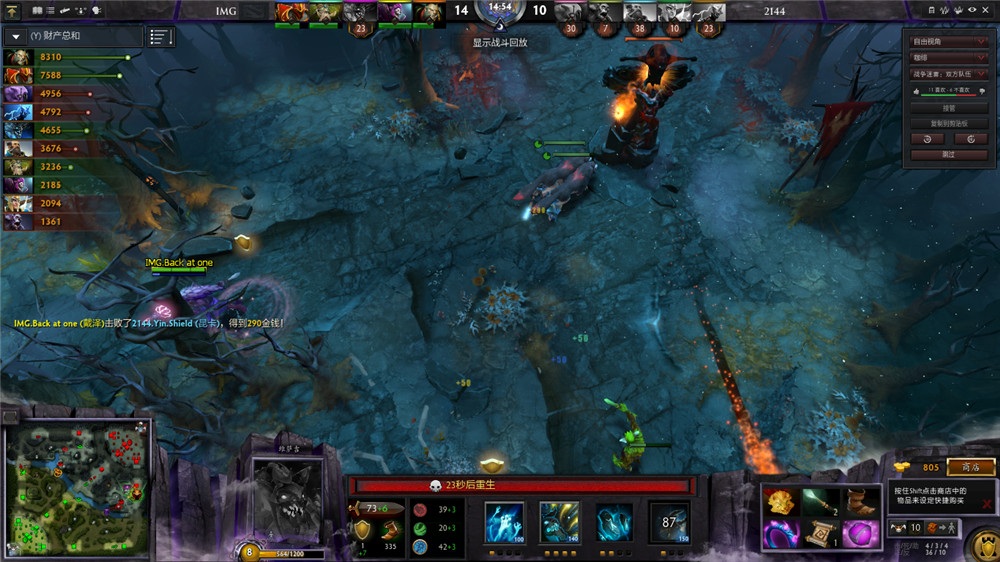This screenshot has height=562, width=1000.
Task: Select the Hand of Midas golden hand item
Action: pyautogui.click(x=782, y=502)
